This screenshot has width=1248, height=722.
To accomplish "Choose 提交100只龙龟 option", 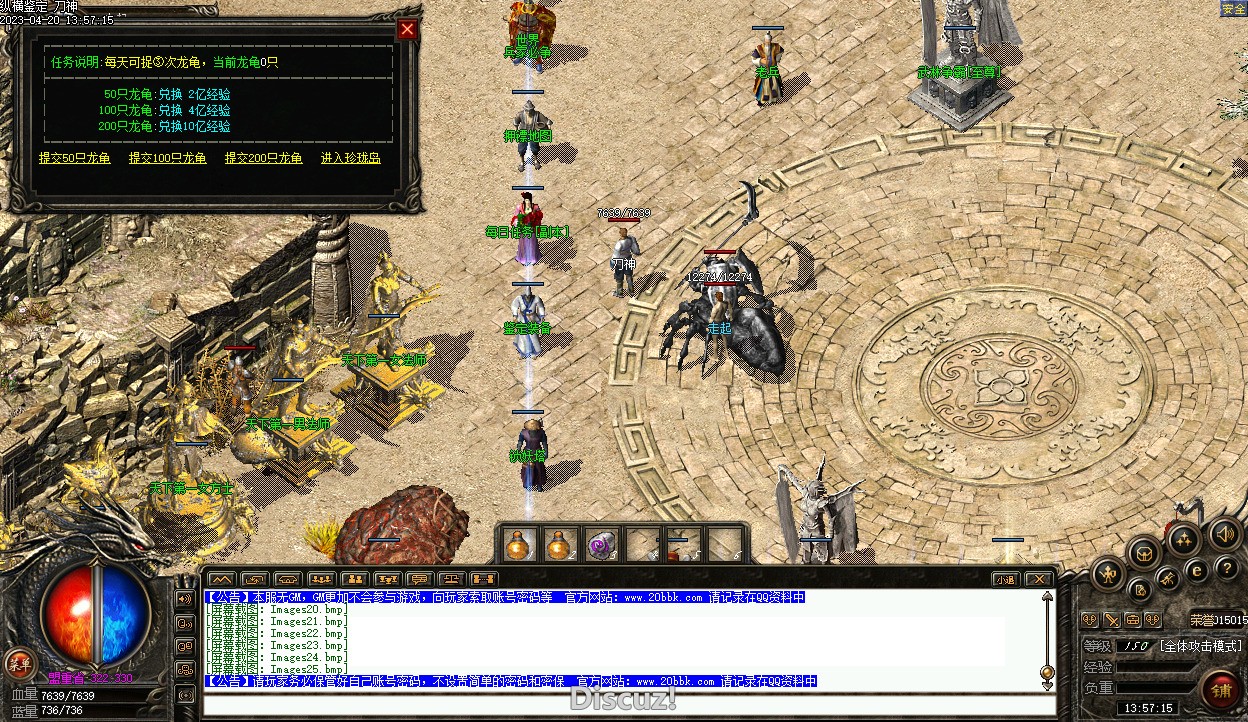I will [x=167, y=158].
